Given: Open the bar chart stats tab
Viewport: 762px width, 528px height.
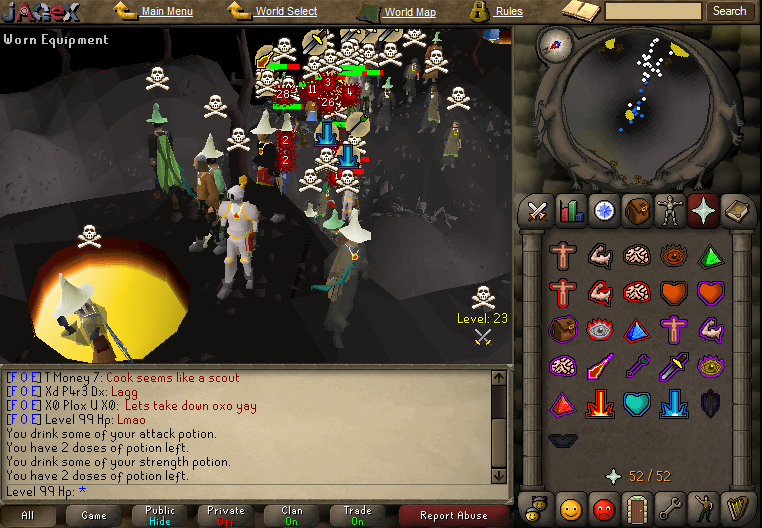Looking at the screenshot, I should (571, 211).
